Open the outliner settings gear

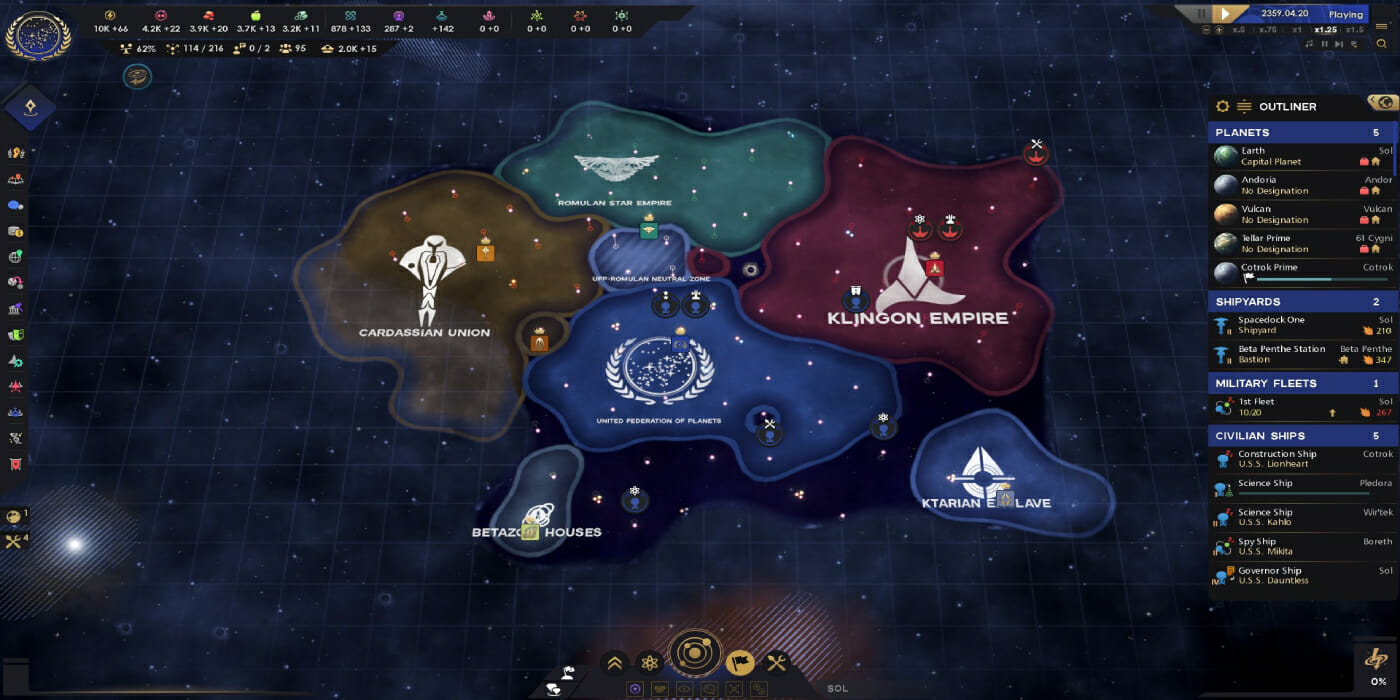(1222, 106)
